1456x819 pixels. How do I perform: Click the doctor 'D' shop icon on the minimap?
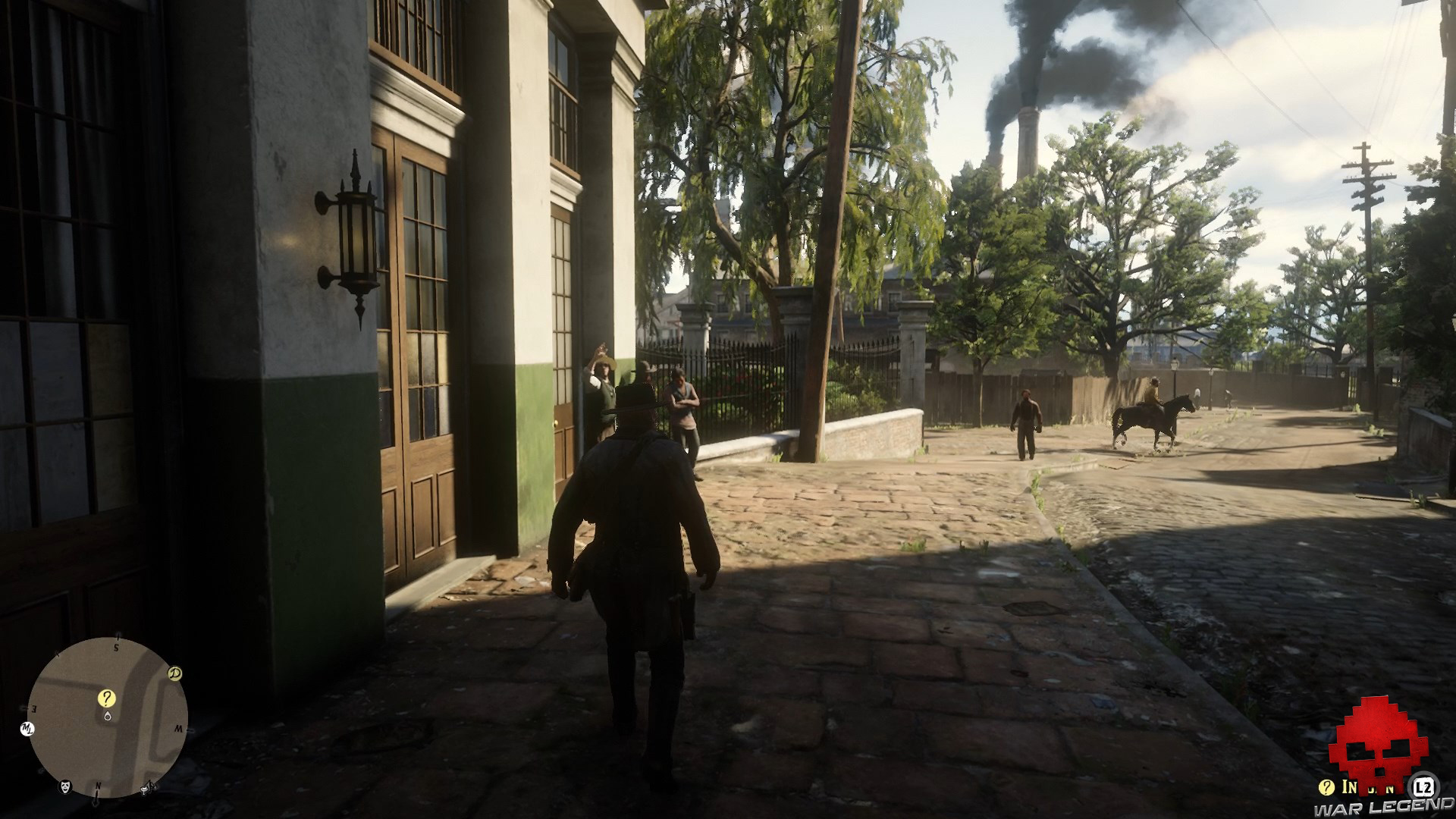coord(174,673)
